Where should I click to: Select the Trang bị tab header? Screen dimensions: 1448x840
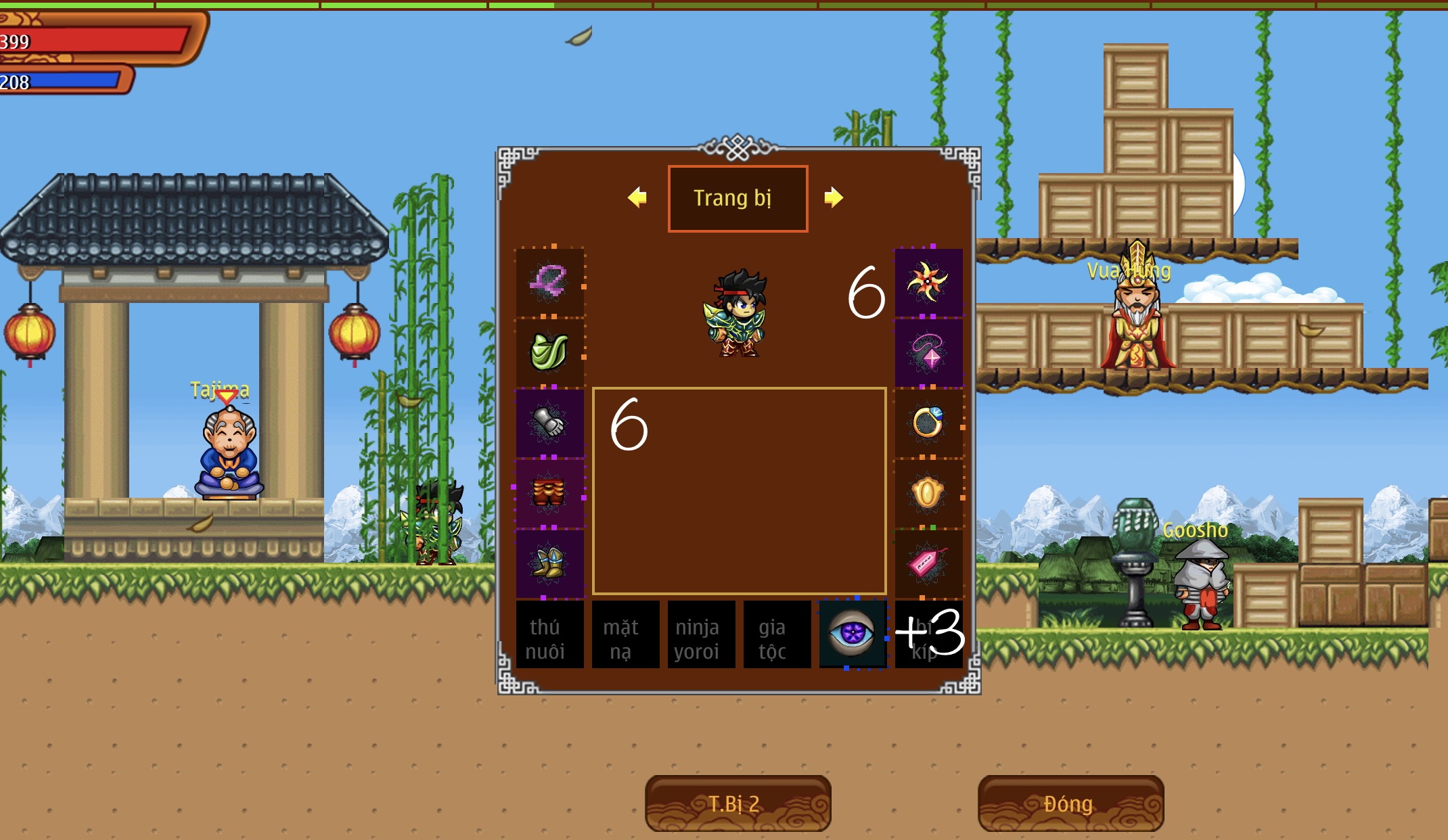point(738,198)
